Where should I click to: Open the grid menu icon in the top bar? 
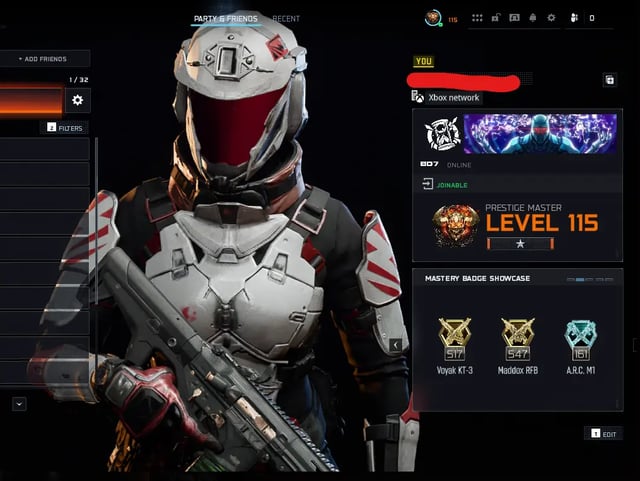pyautogui.click(x=477, y=18)
